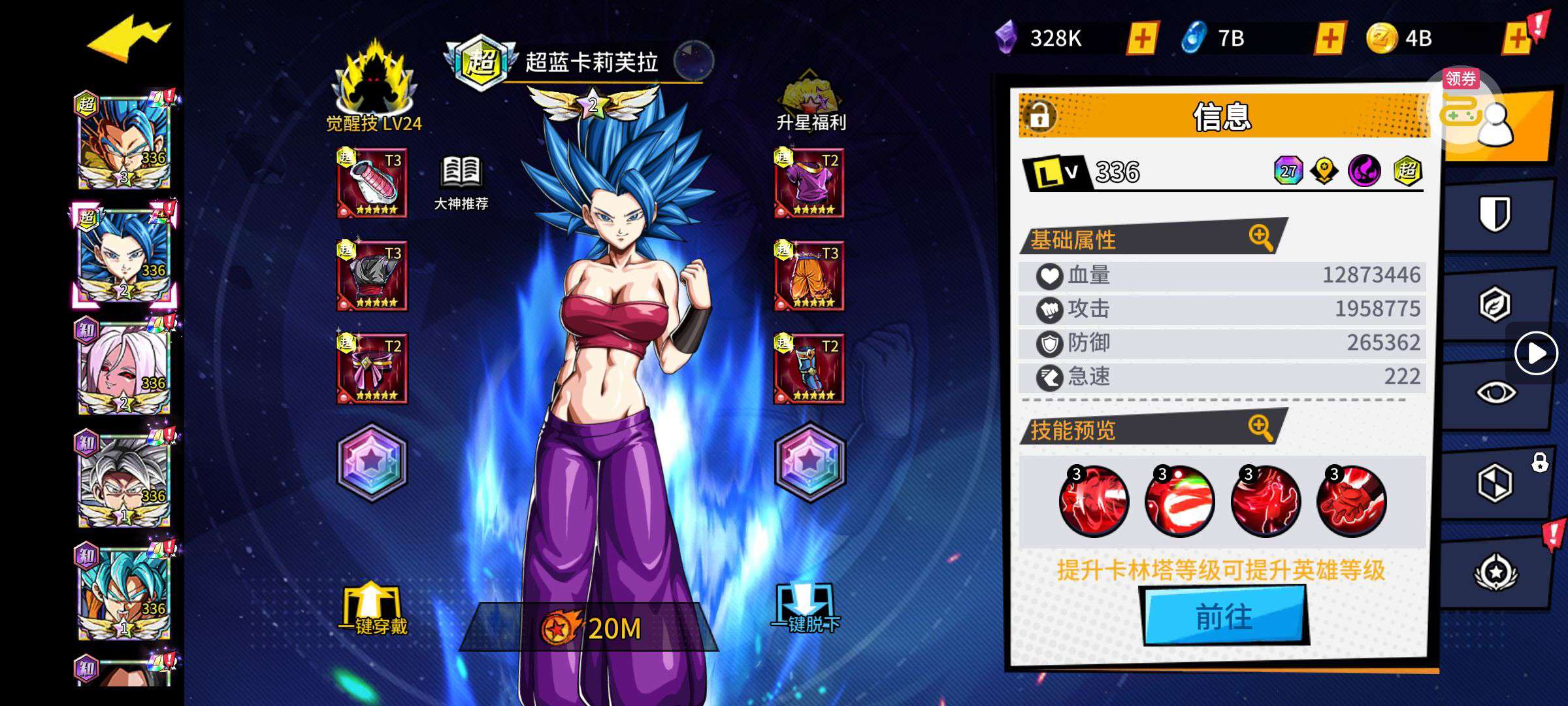Screen dimensions: 1568x706
Task: Tap the blue 前往 button
Action: coord(1224,616)
